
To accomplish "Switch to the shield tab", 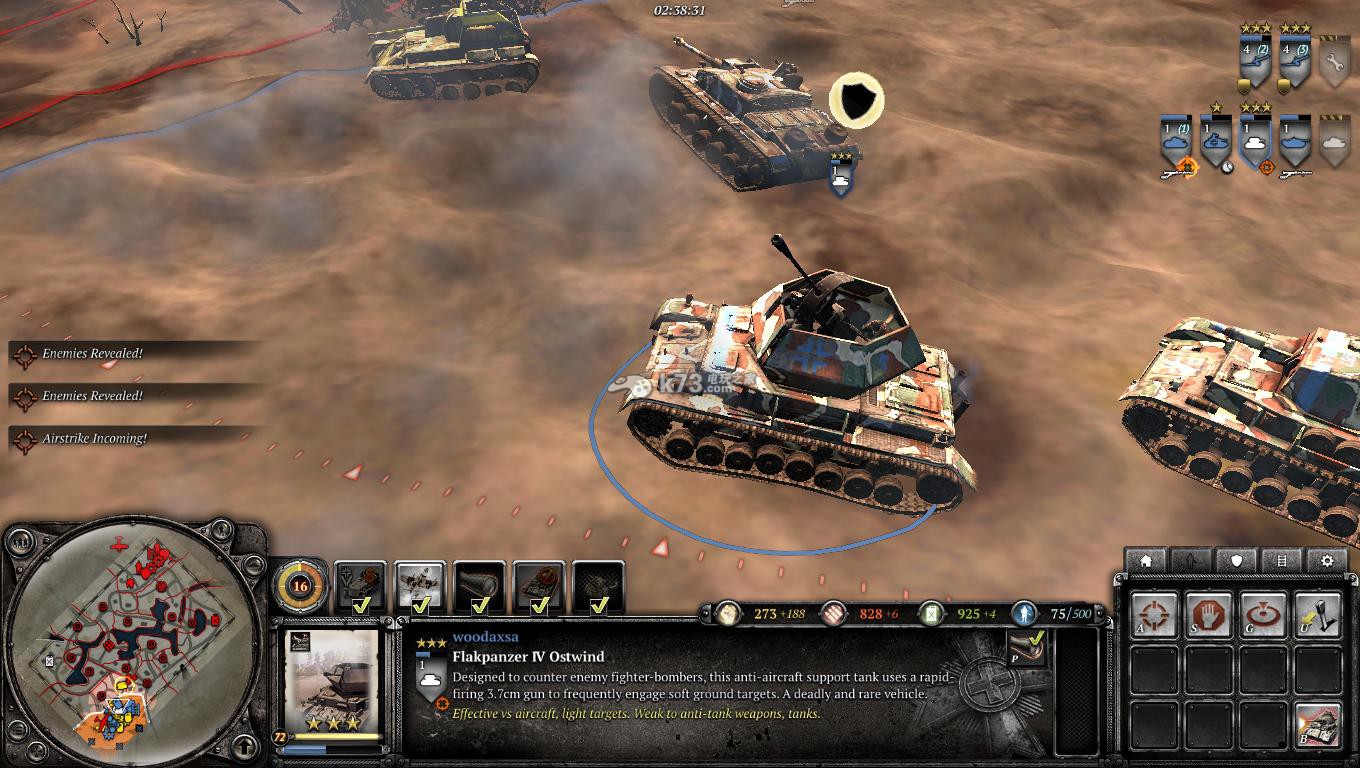I will point(1237,561).
